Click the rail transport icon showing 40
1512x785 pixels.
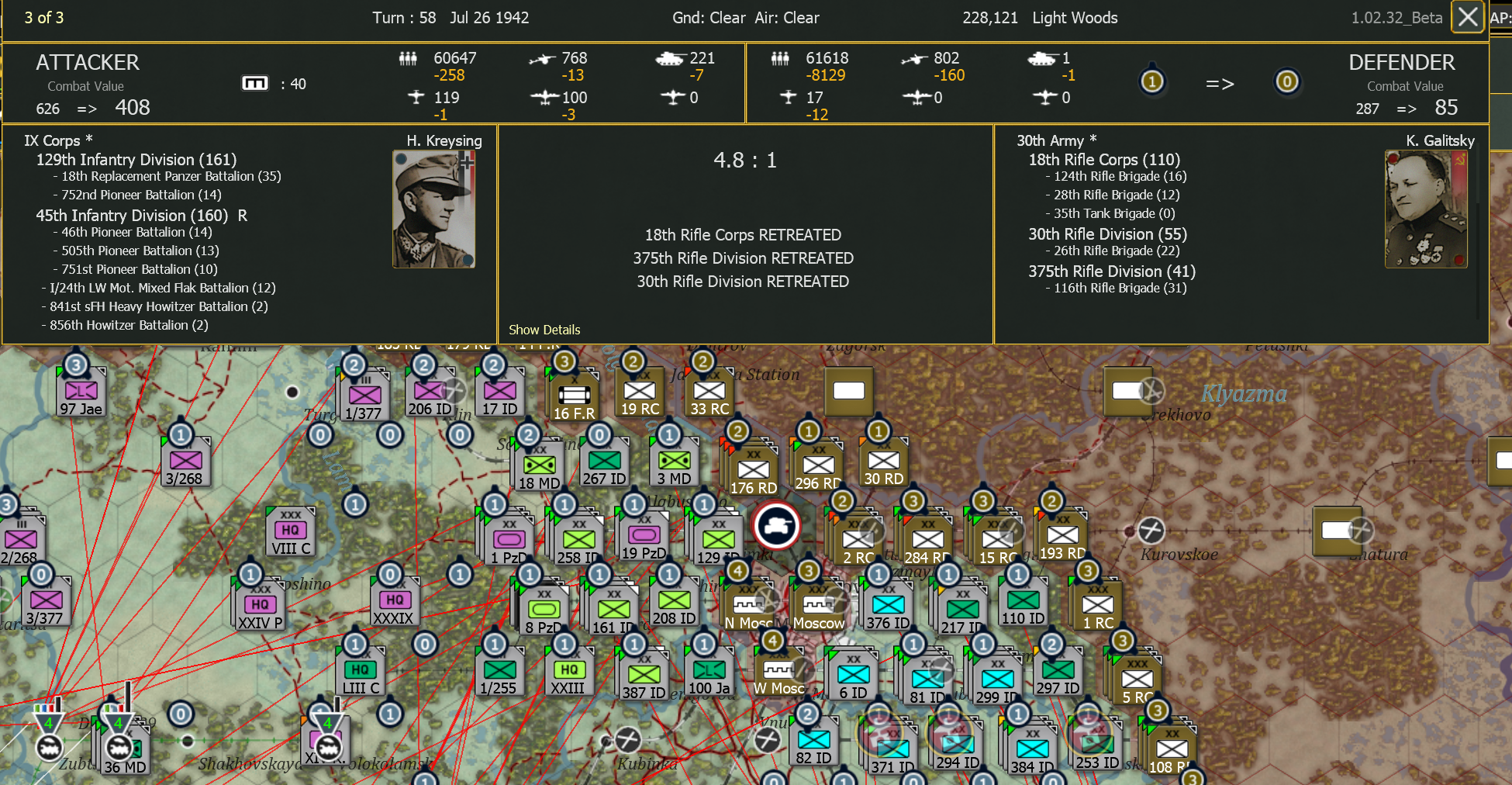(x=257, y=83)
